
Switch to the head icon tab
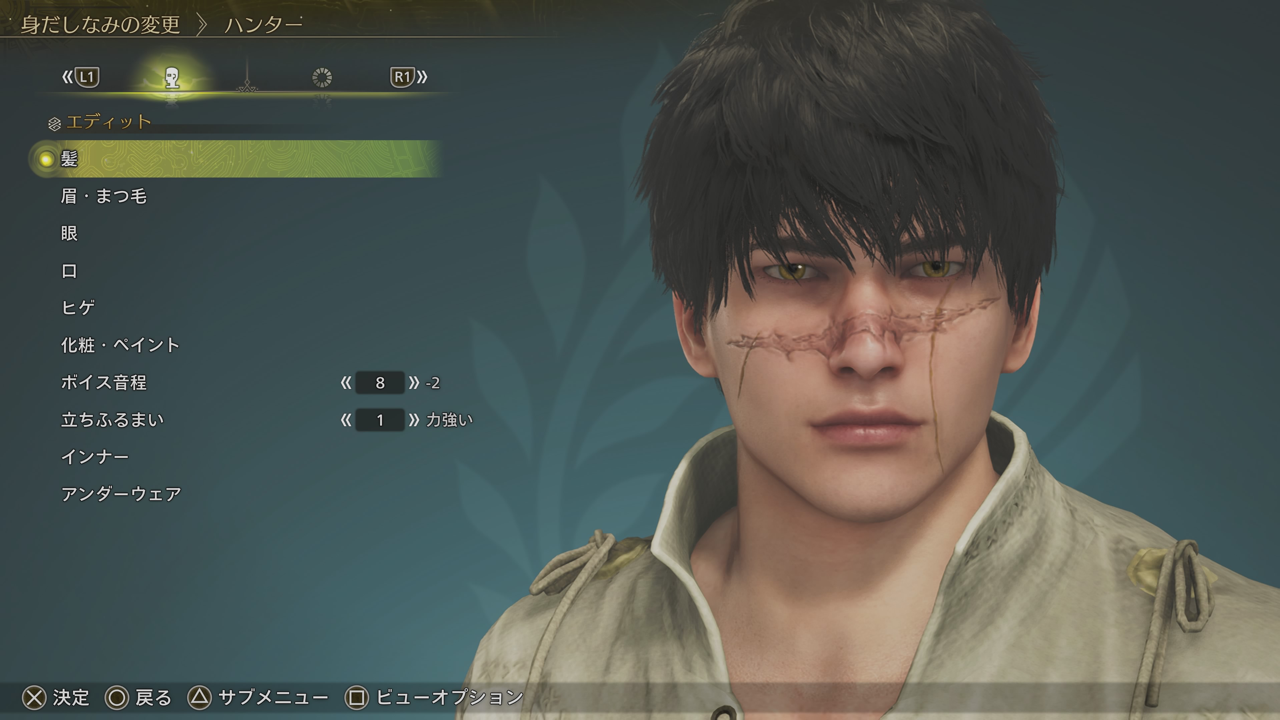click(x=172, y=78)
